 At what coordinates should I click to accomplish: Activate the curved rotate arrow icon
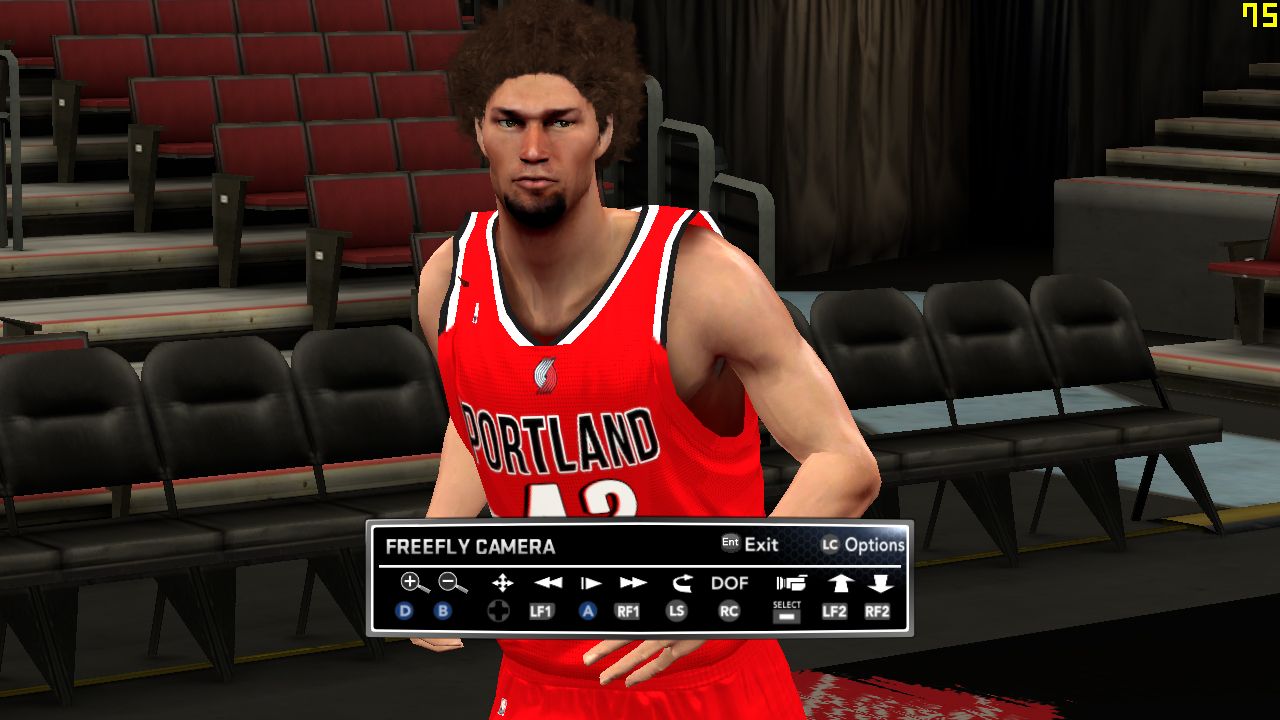pos(682,583)
